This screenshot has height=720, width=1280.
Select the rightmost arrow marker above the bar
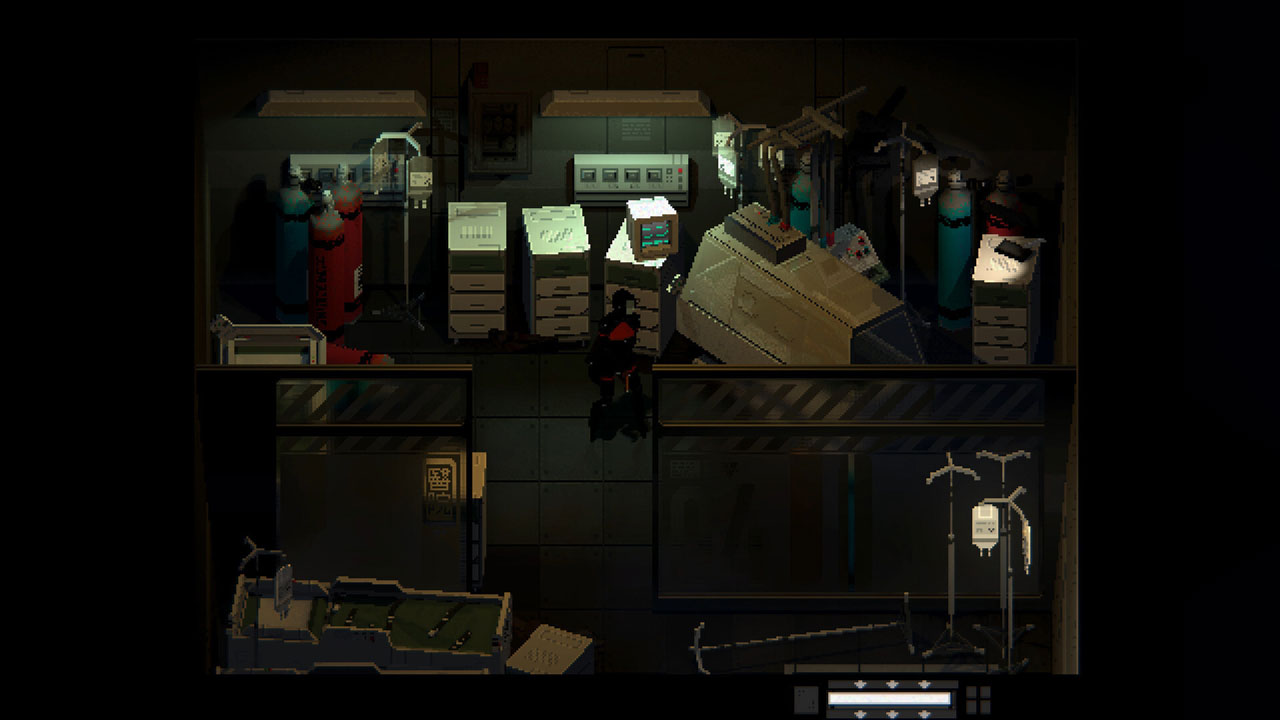click(x=925, y=685)
